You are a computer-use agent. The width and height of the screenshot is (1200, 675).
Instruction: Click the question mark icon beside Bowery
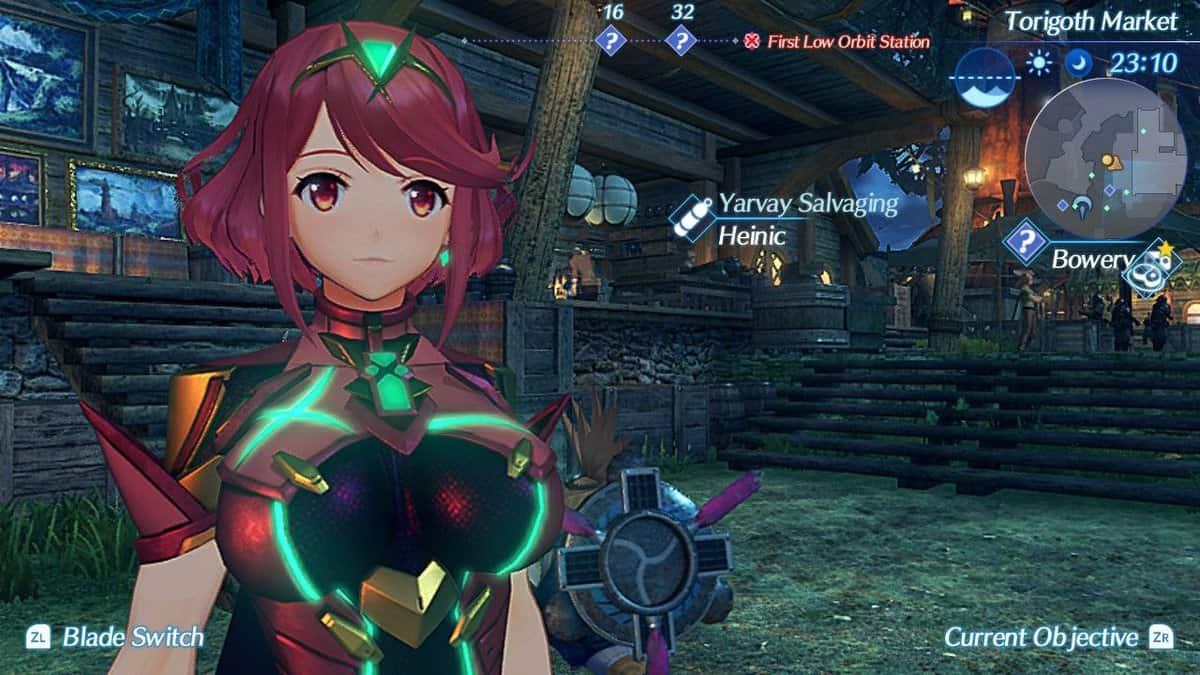pos(1026,242)
